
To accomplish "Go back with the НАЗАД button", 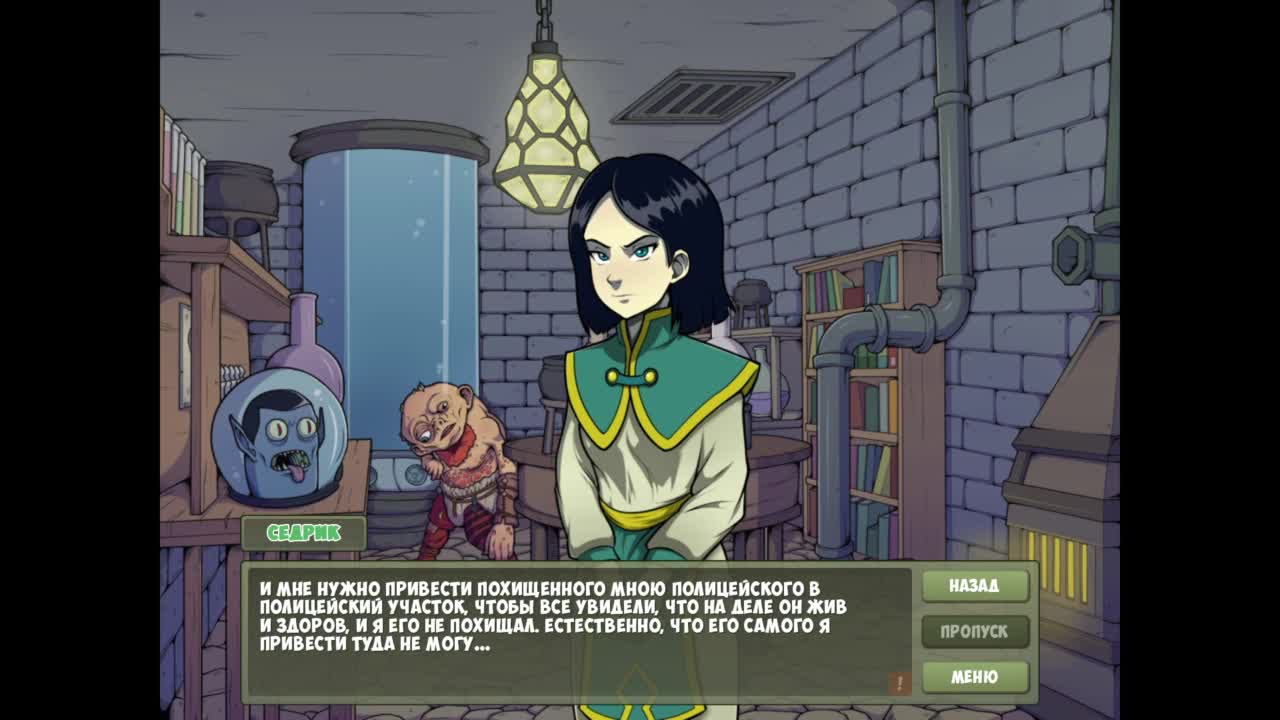I will (974, 586).
